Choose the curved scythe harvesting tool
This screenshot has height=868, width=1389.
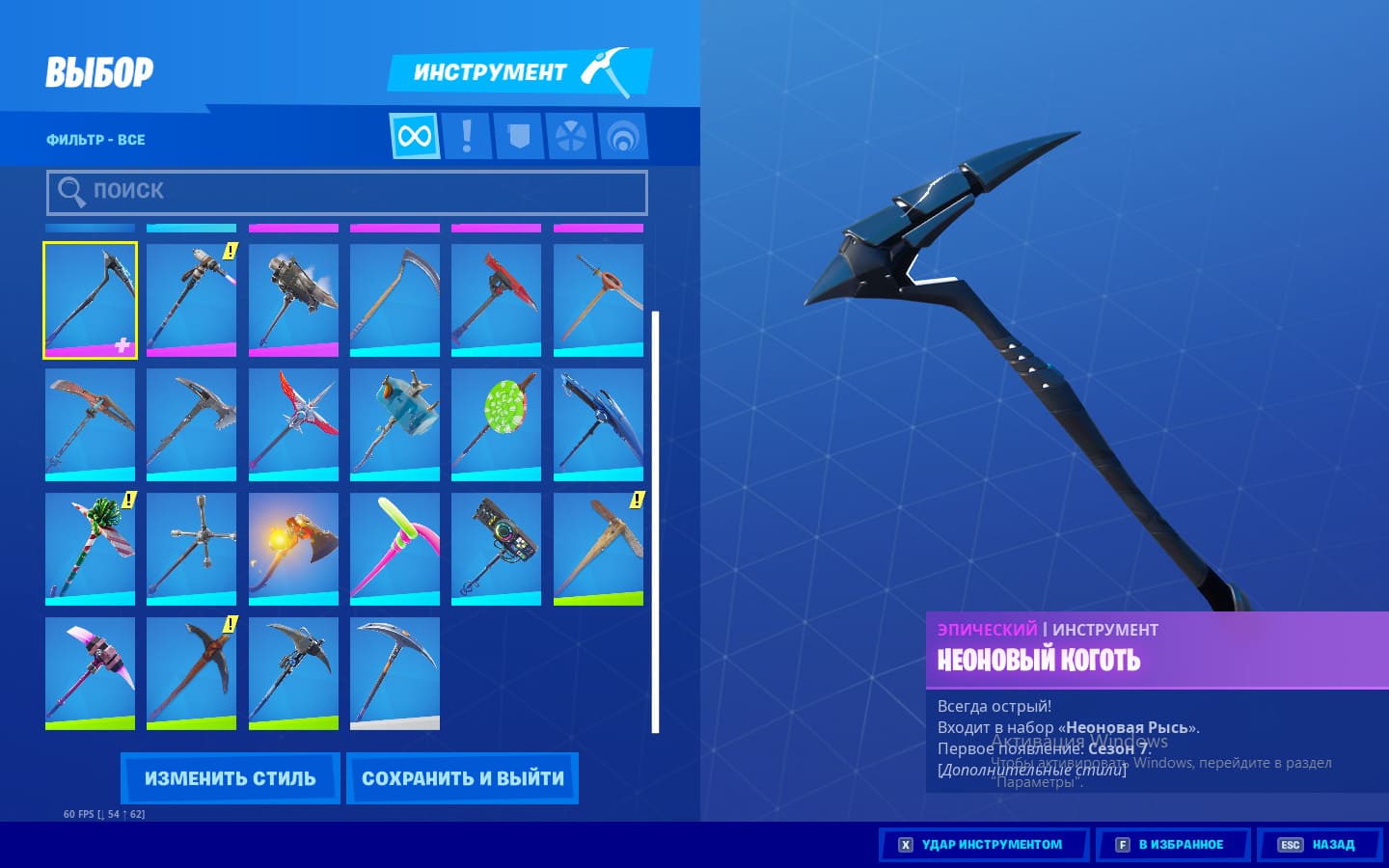pyautogui.click(x=395, y=300)
